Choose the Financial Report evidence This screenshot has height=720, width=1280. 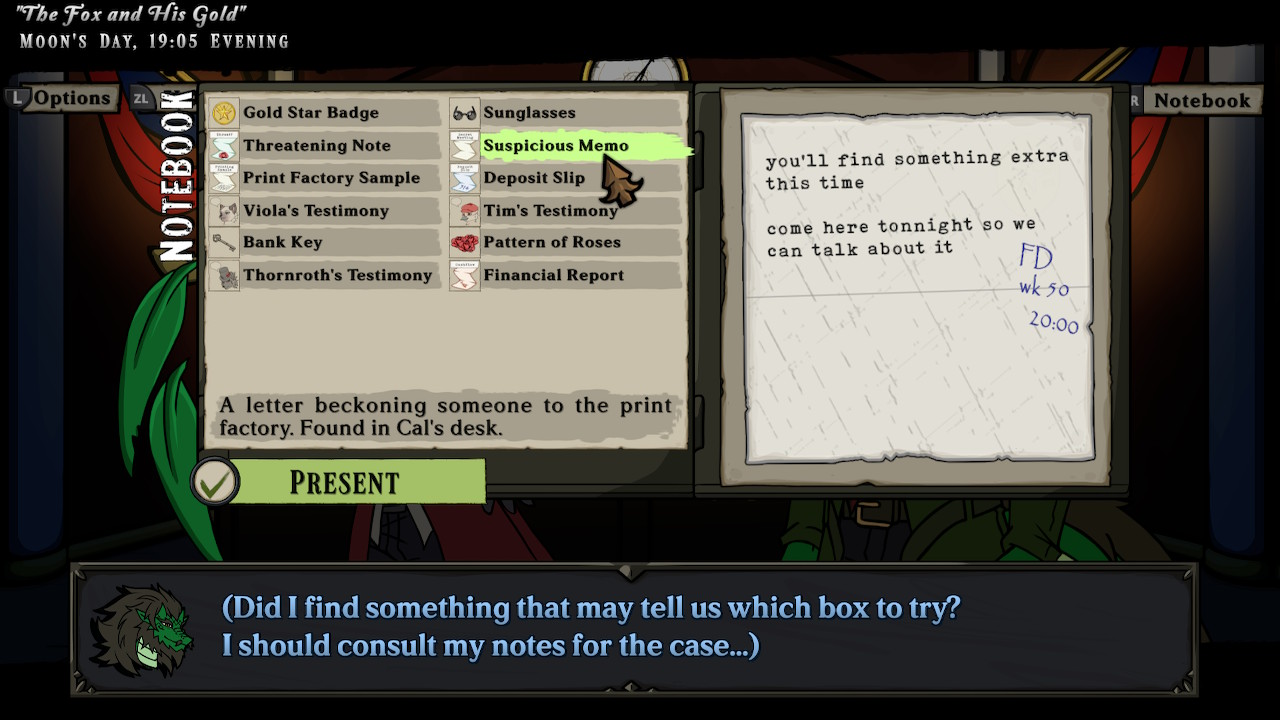[553, 275]
